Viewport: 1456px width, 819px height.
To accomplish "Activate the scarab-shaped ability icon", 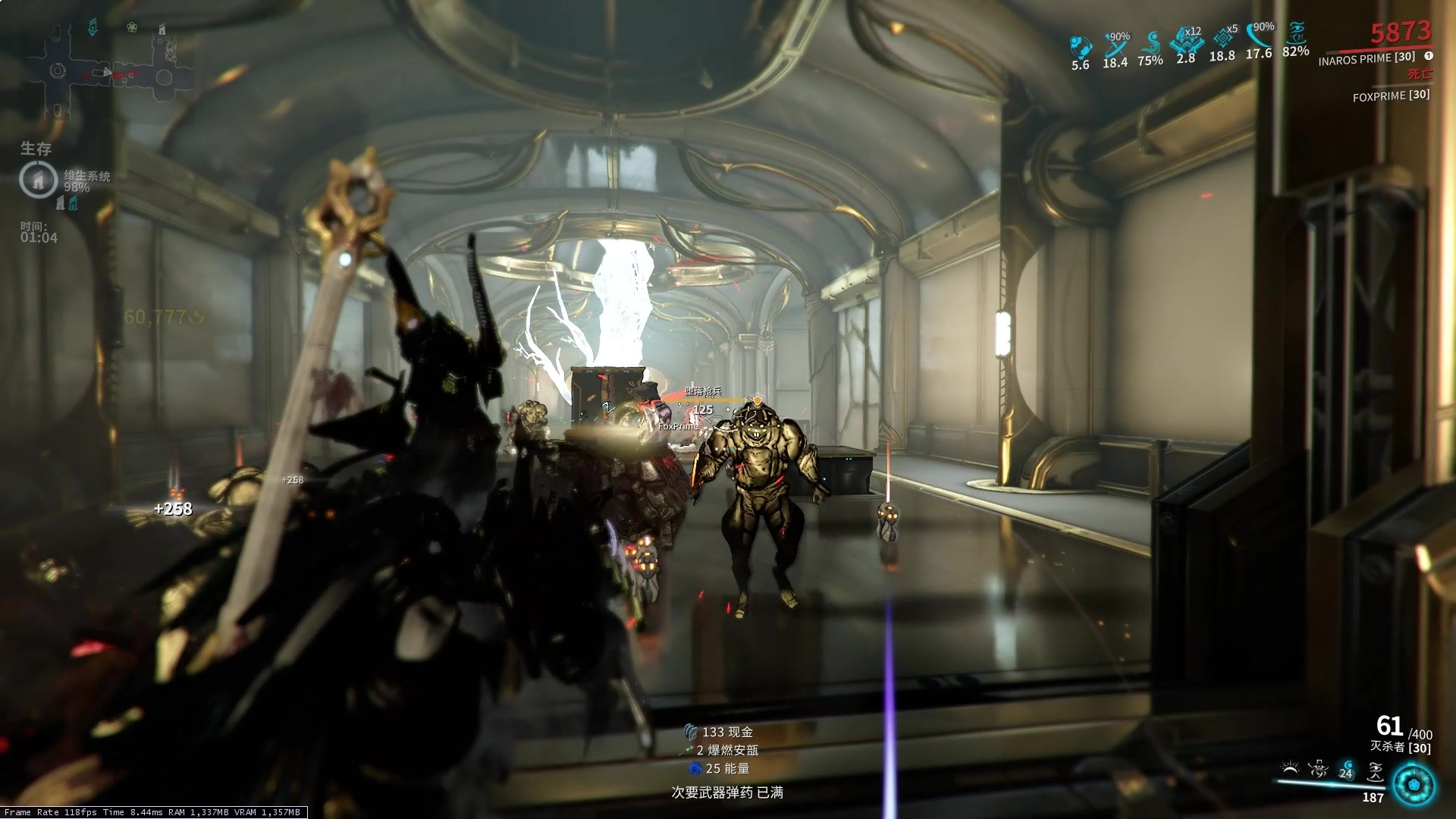I will click(x=1318, y=770).
